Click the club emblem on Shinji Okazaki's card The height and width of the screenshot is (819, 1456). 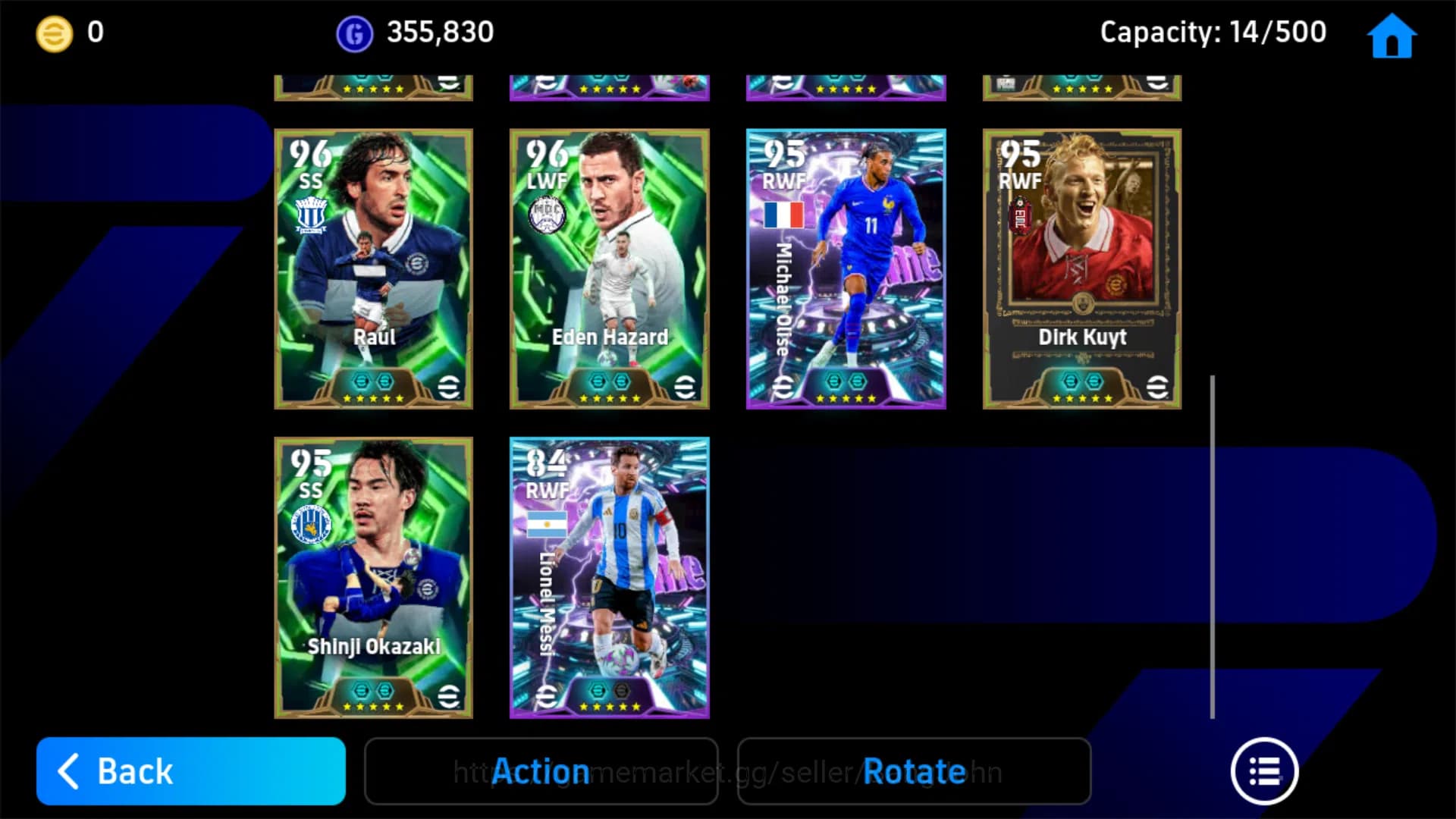pyautogui.click(x=312, y=522)
